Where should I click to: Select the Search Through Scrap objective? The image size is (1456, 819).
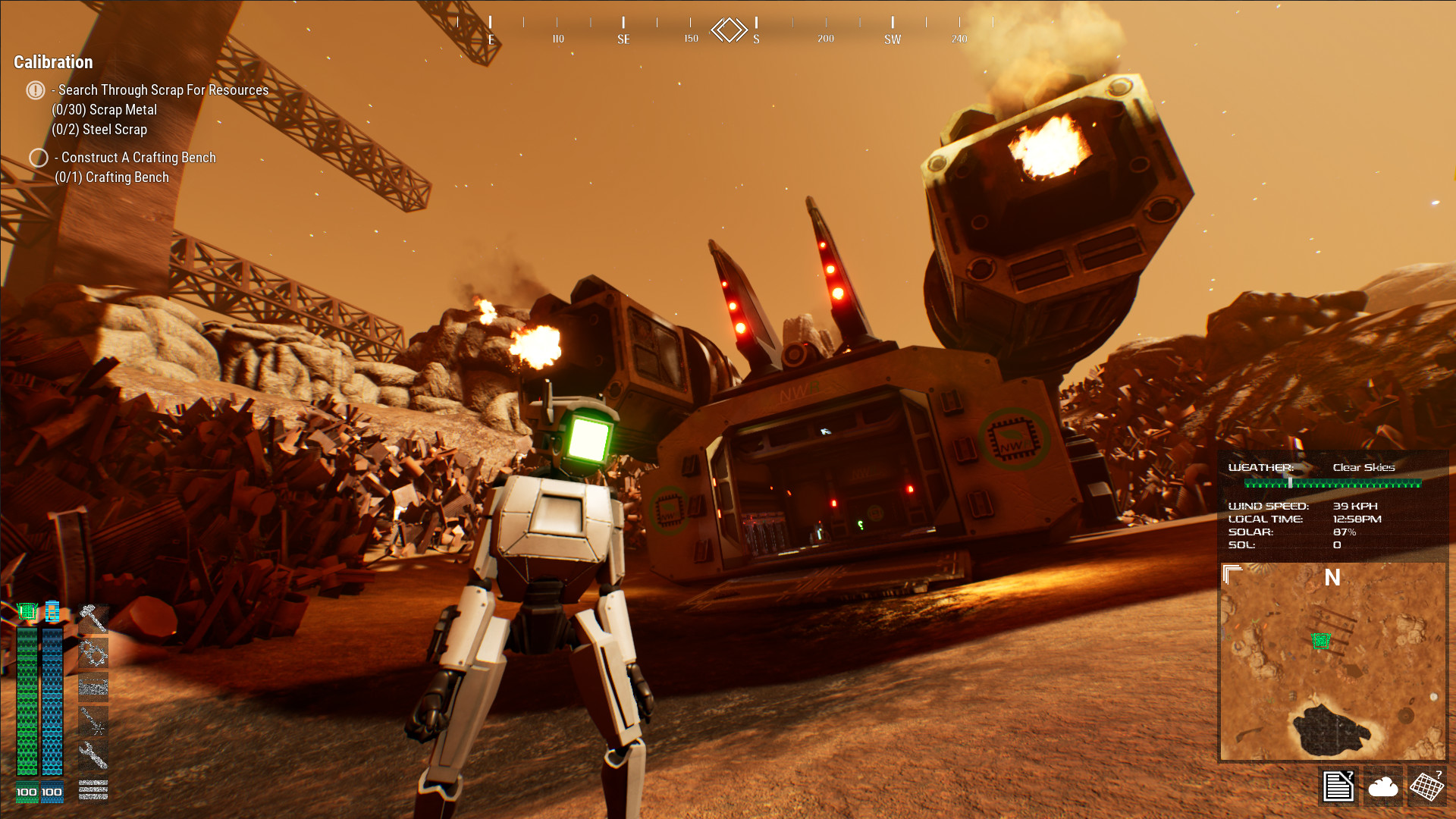(163, 90)
